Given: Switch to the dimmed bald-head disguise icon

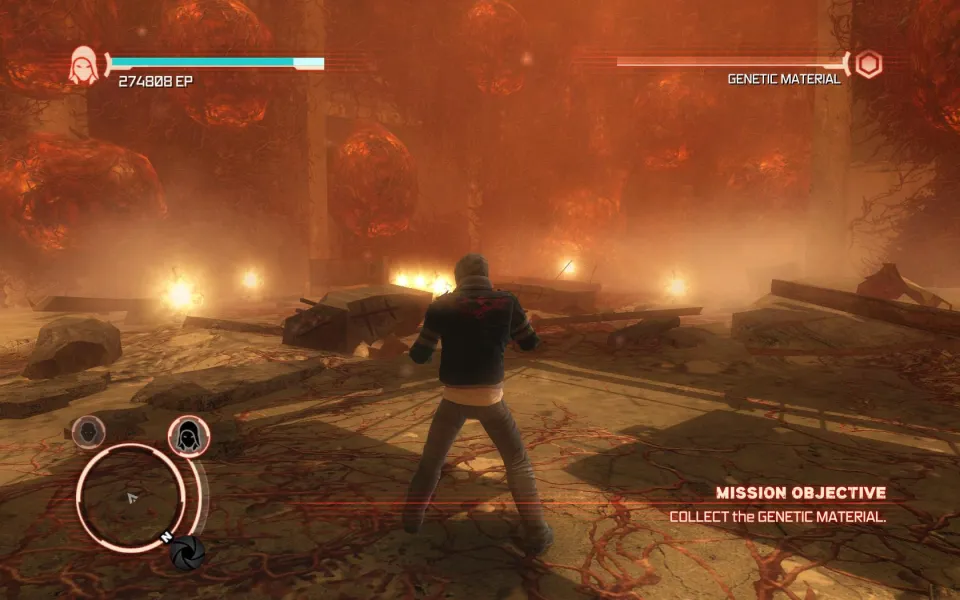Looking at the screenshot, I should [89, 432].
